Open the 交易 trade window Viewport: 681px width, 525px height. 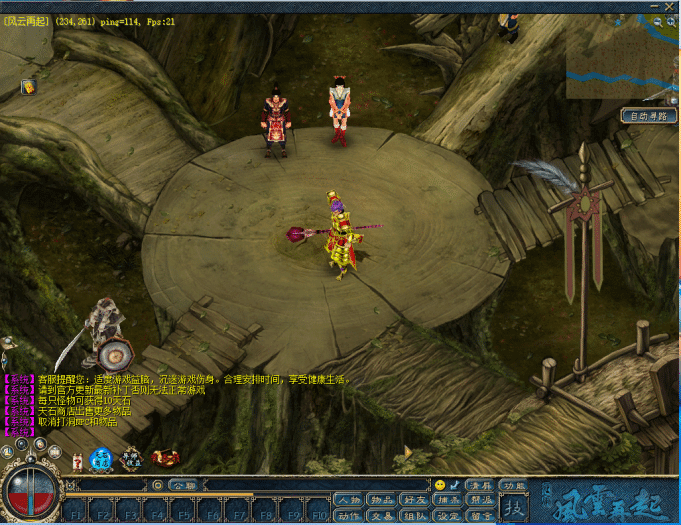click(x=381, y=516)
